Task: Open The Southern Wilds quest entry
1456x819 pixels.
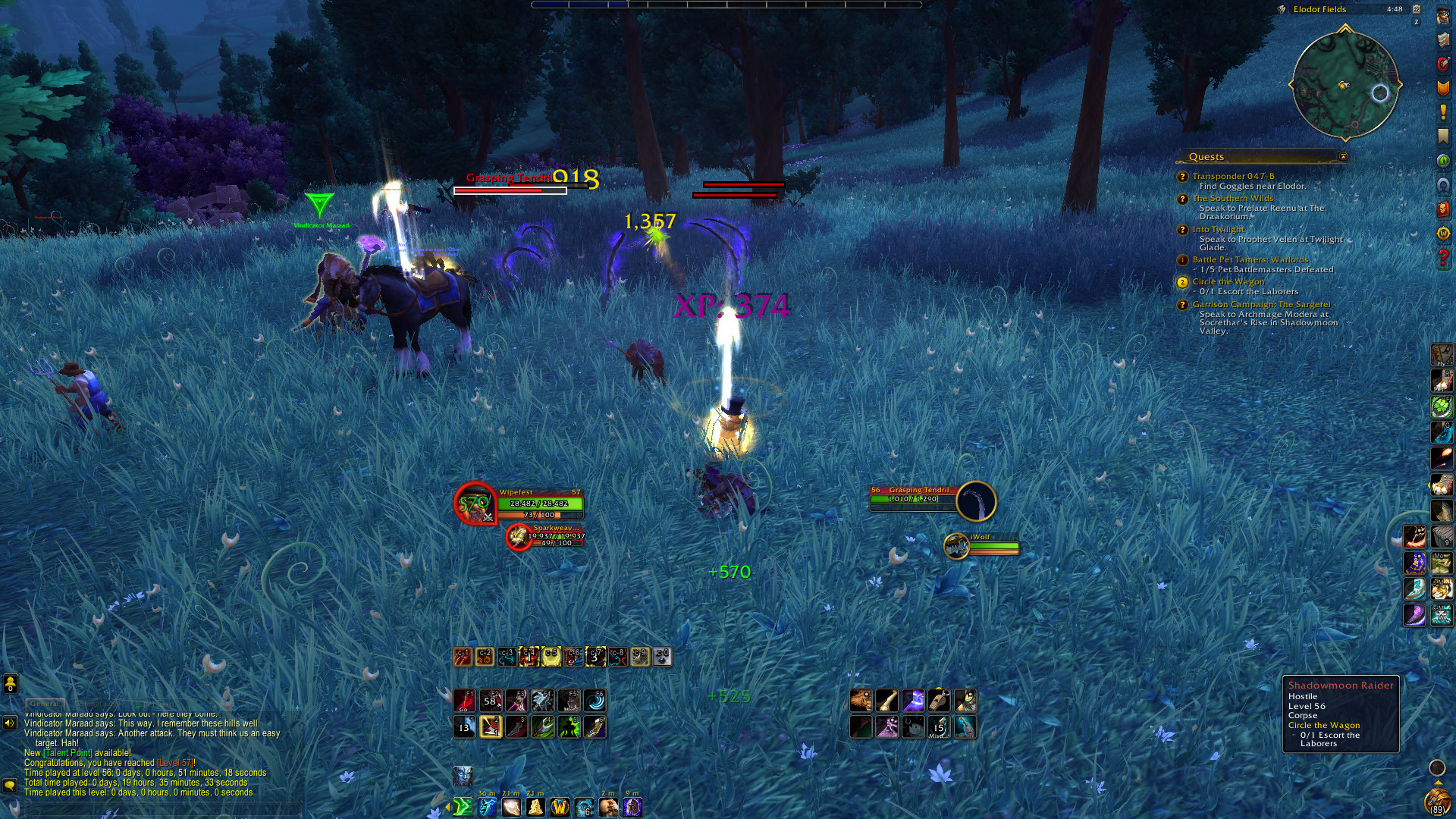Action: click(1232, 199)
